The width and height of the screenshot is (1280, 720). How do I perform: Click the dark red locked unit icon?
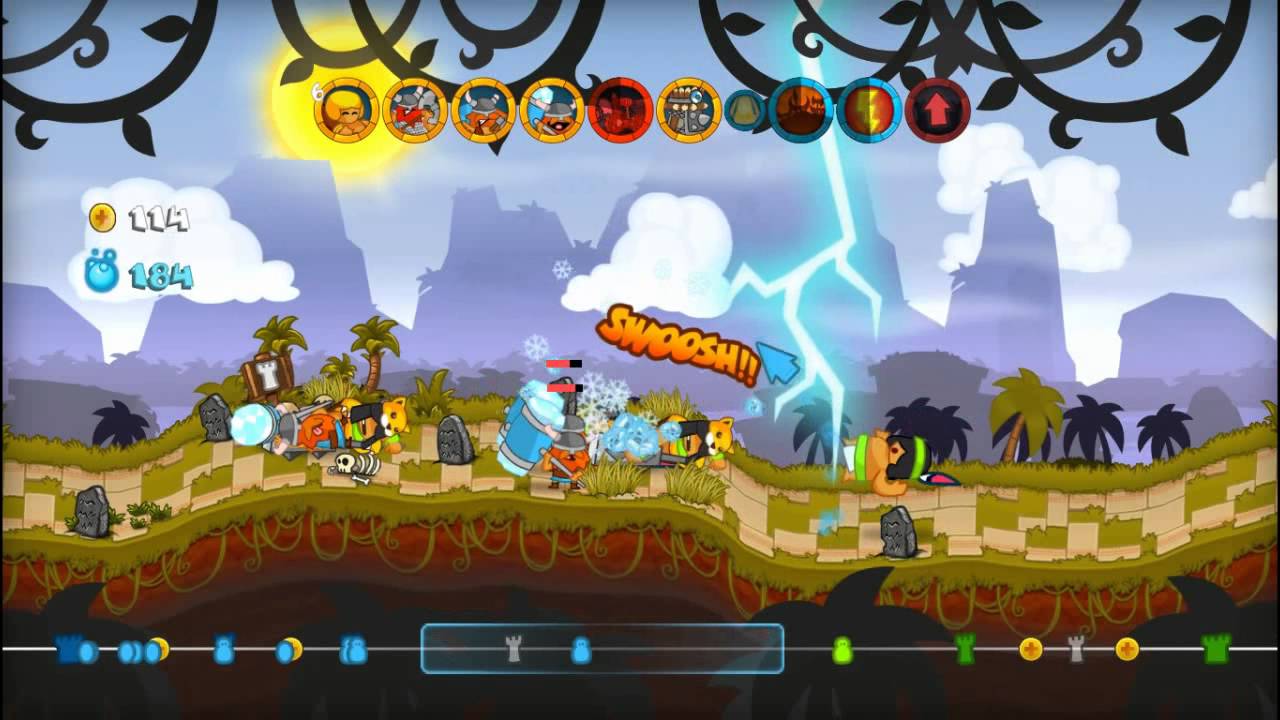[621, 110]
